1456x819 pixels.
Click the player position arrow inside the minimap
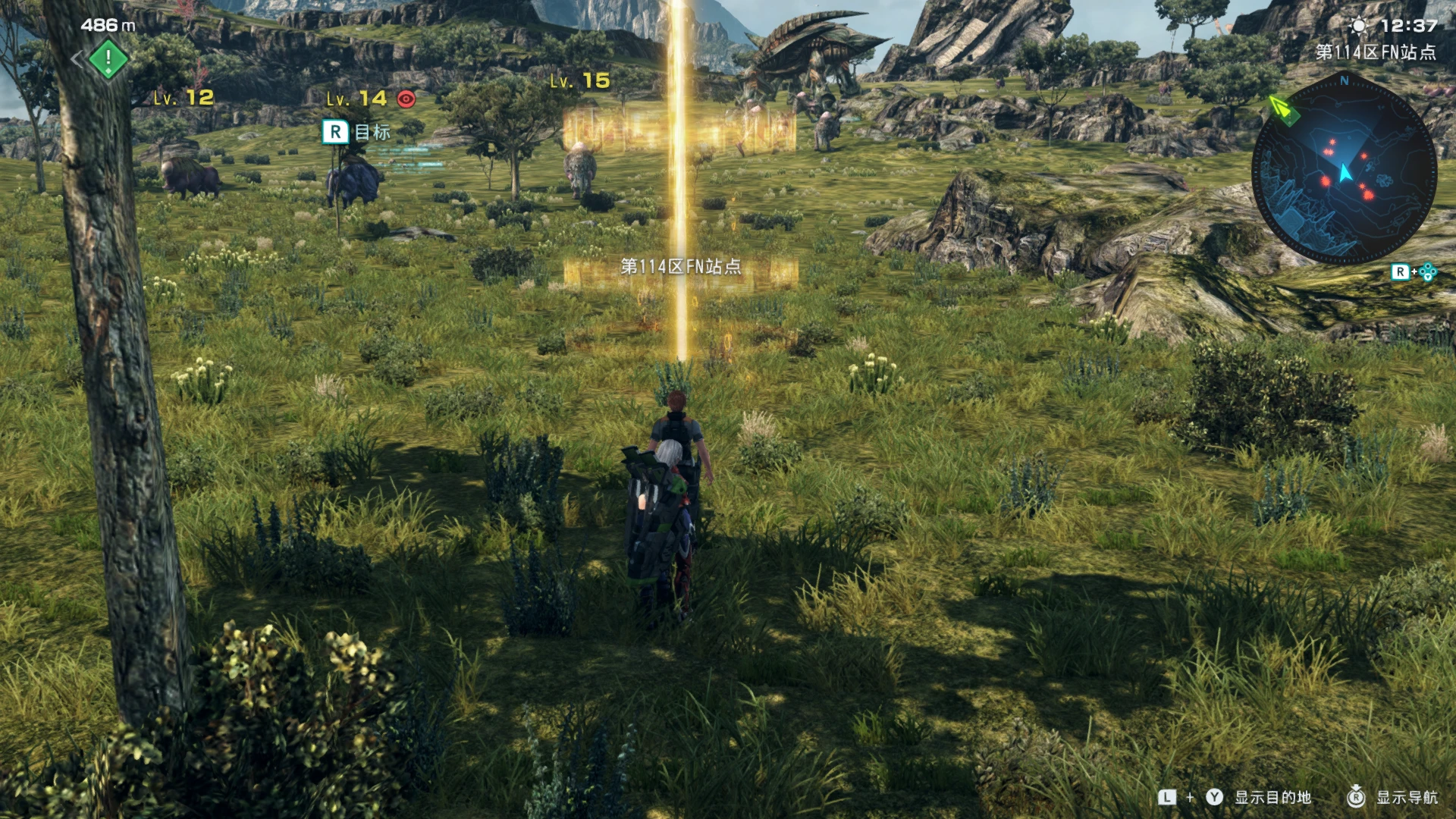coord(1346,171)
